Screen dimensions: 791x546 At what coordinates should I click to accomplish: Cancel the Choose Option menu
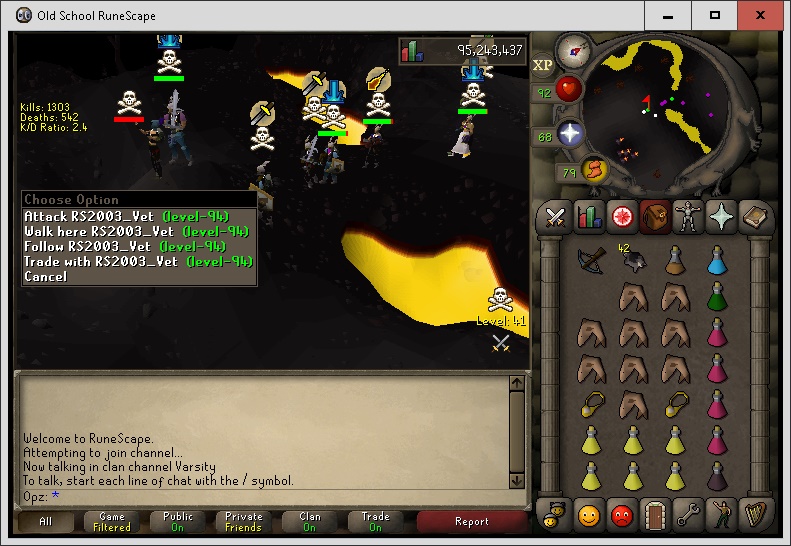click(46, 276)
